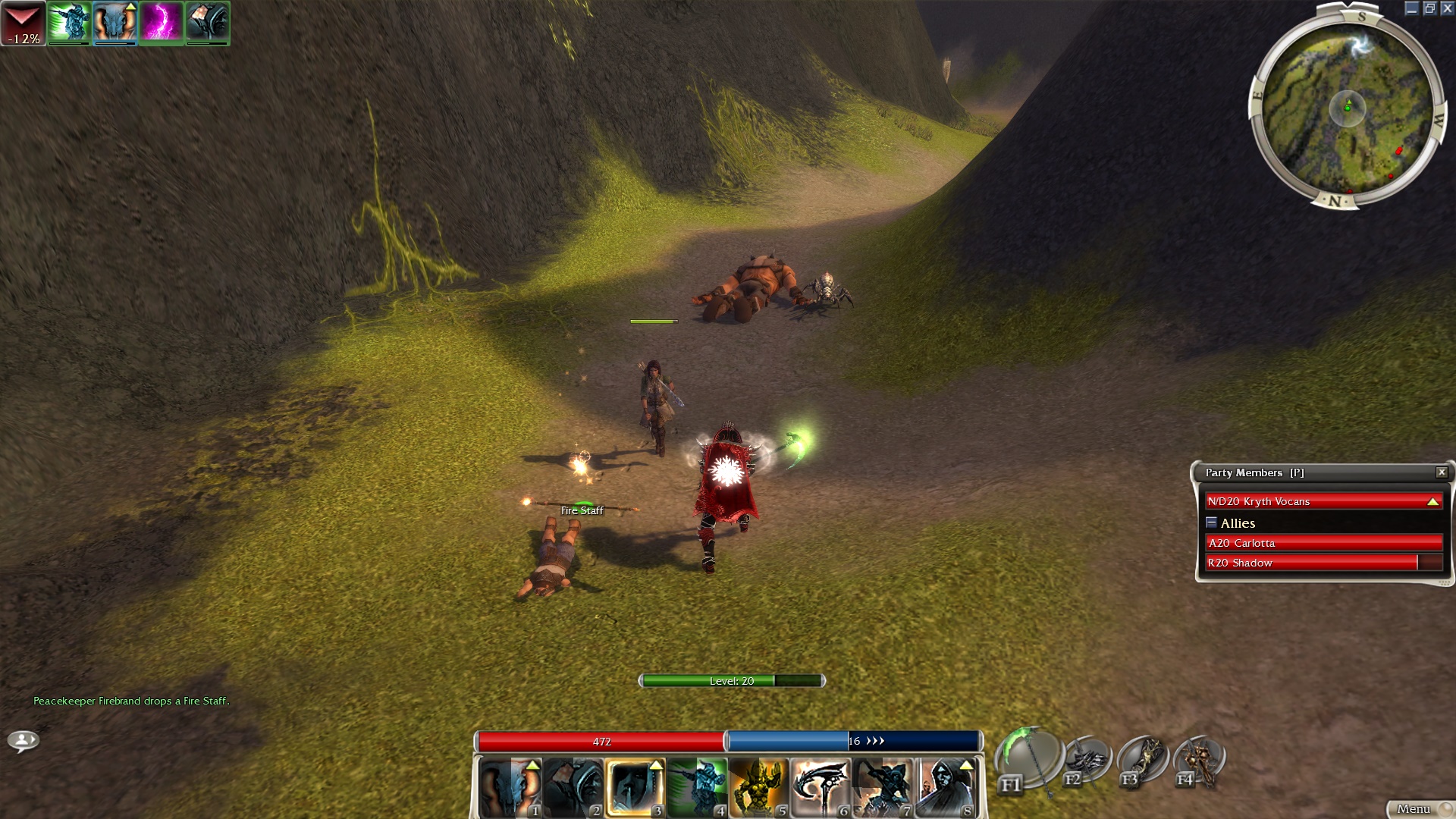Cast the grim reaper skill in slot 8
The image size is (1456, 819).
tap(945, 787)
